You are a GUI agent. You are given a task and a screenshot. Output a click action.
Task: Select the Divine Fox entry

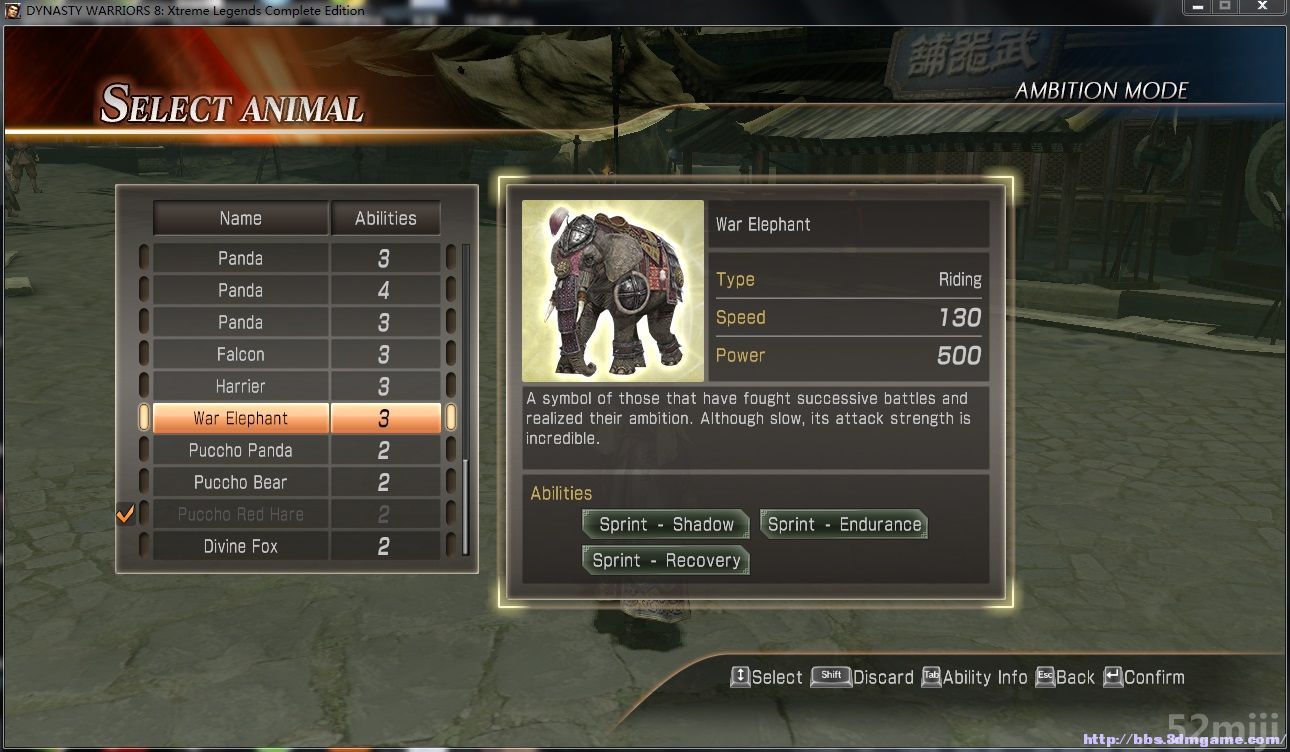point(241,547)
